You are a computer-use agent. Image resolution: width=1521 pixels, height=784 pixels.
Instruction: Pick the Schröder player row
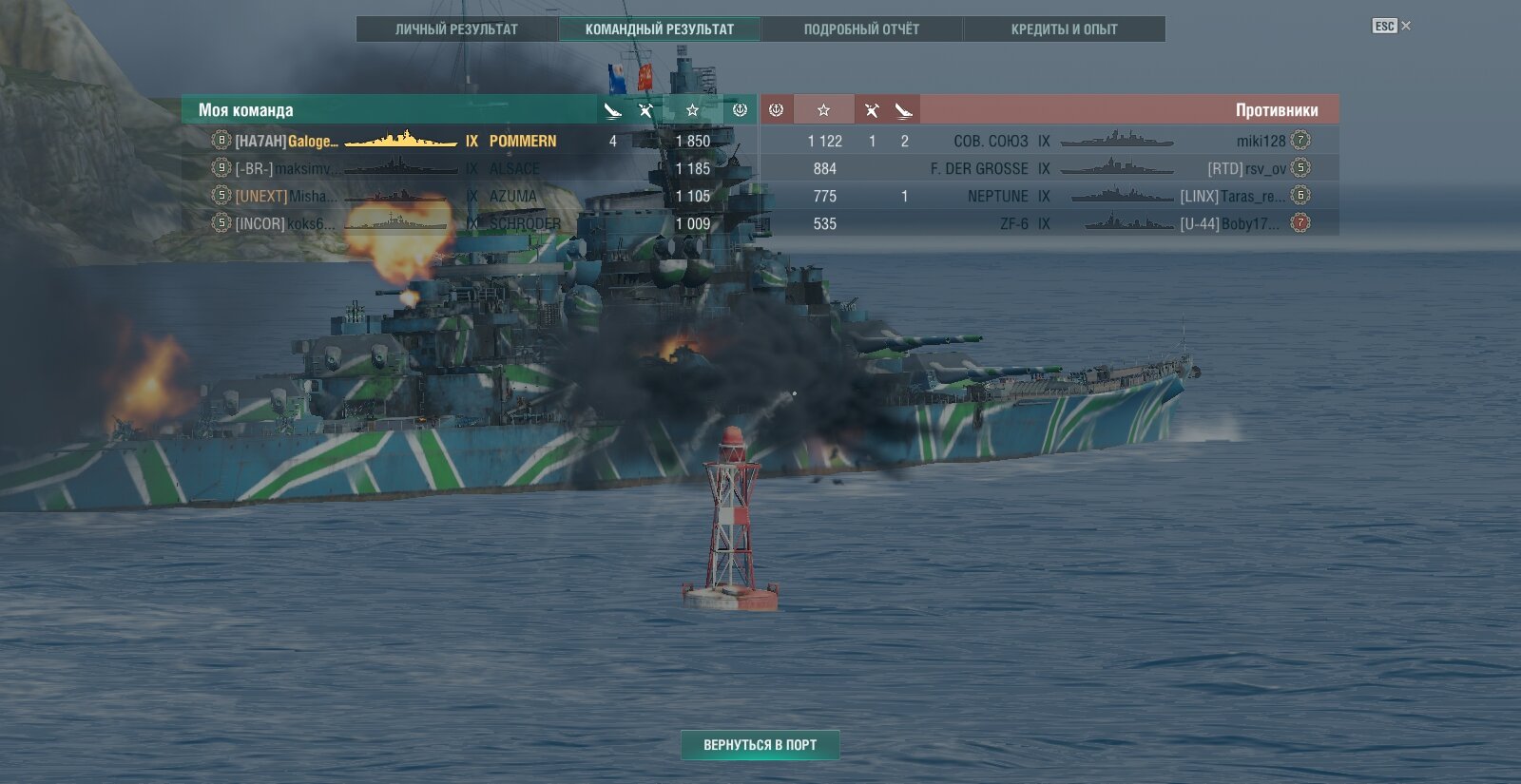click(x=470, y=223)
